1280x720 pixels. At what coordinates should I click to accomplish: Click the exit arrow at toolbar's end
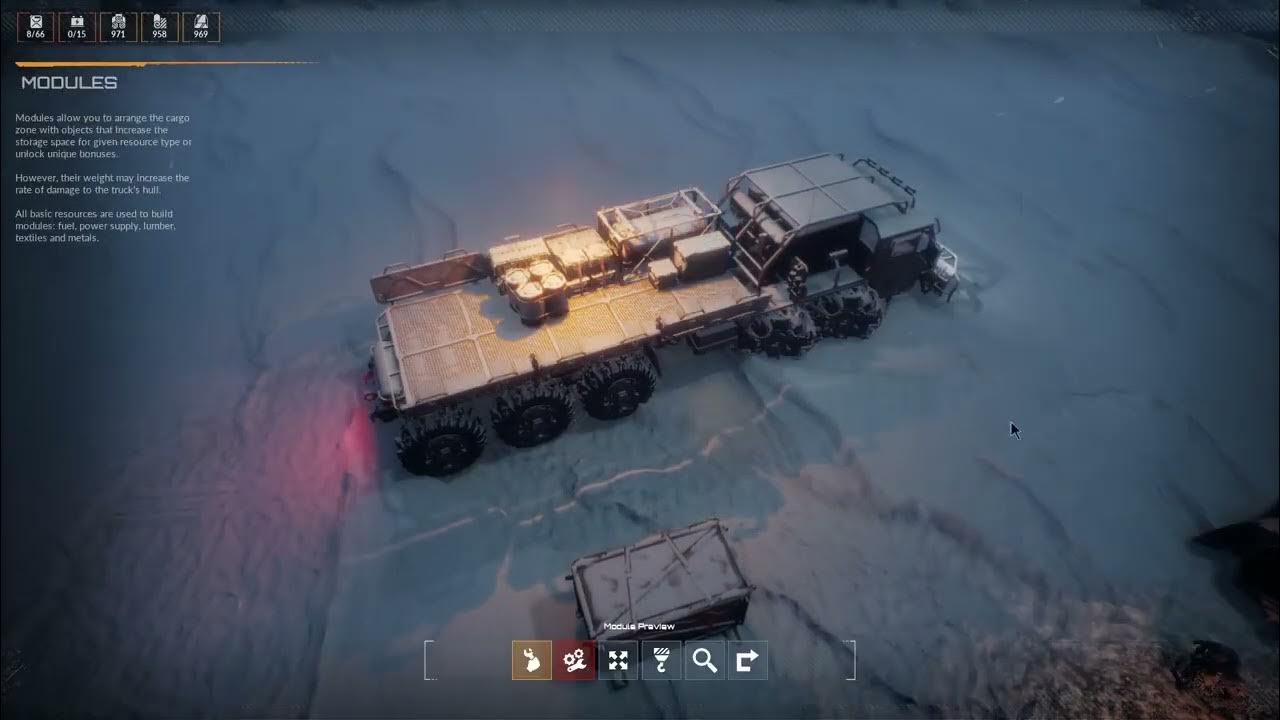747,660
